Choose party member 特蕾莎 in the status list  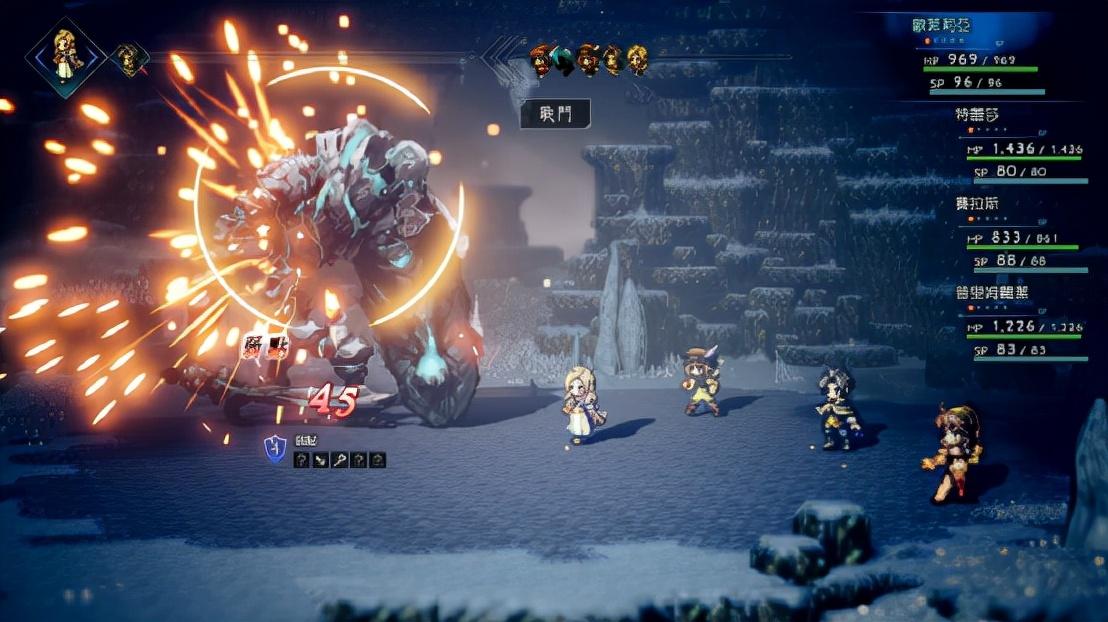pyautogui.click(x=977, y=115)
